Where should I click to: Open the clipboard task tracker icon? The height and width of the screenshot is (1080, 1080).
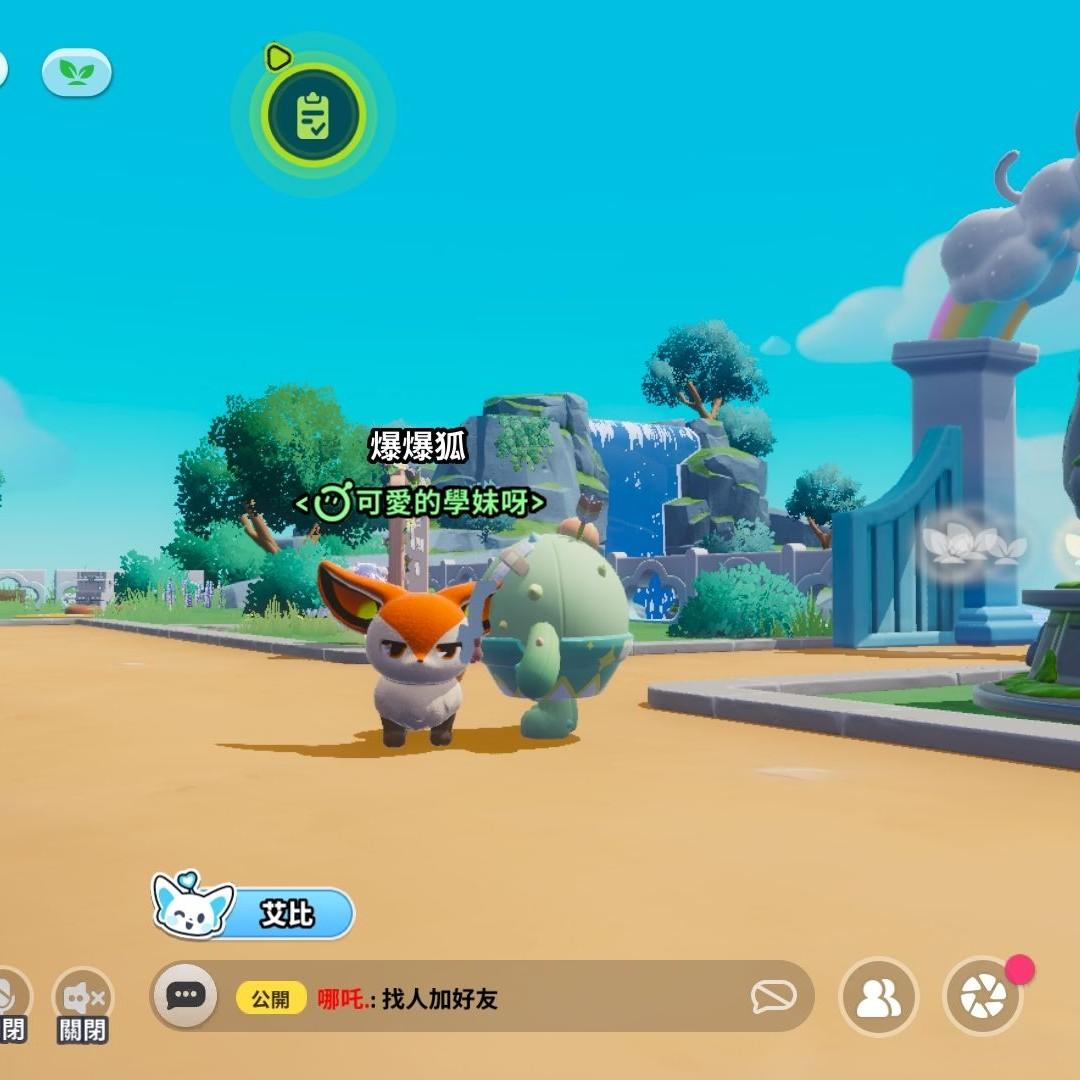tap(313, 116)
